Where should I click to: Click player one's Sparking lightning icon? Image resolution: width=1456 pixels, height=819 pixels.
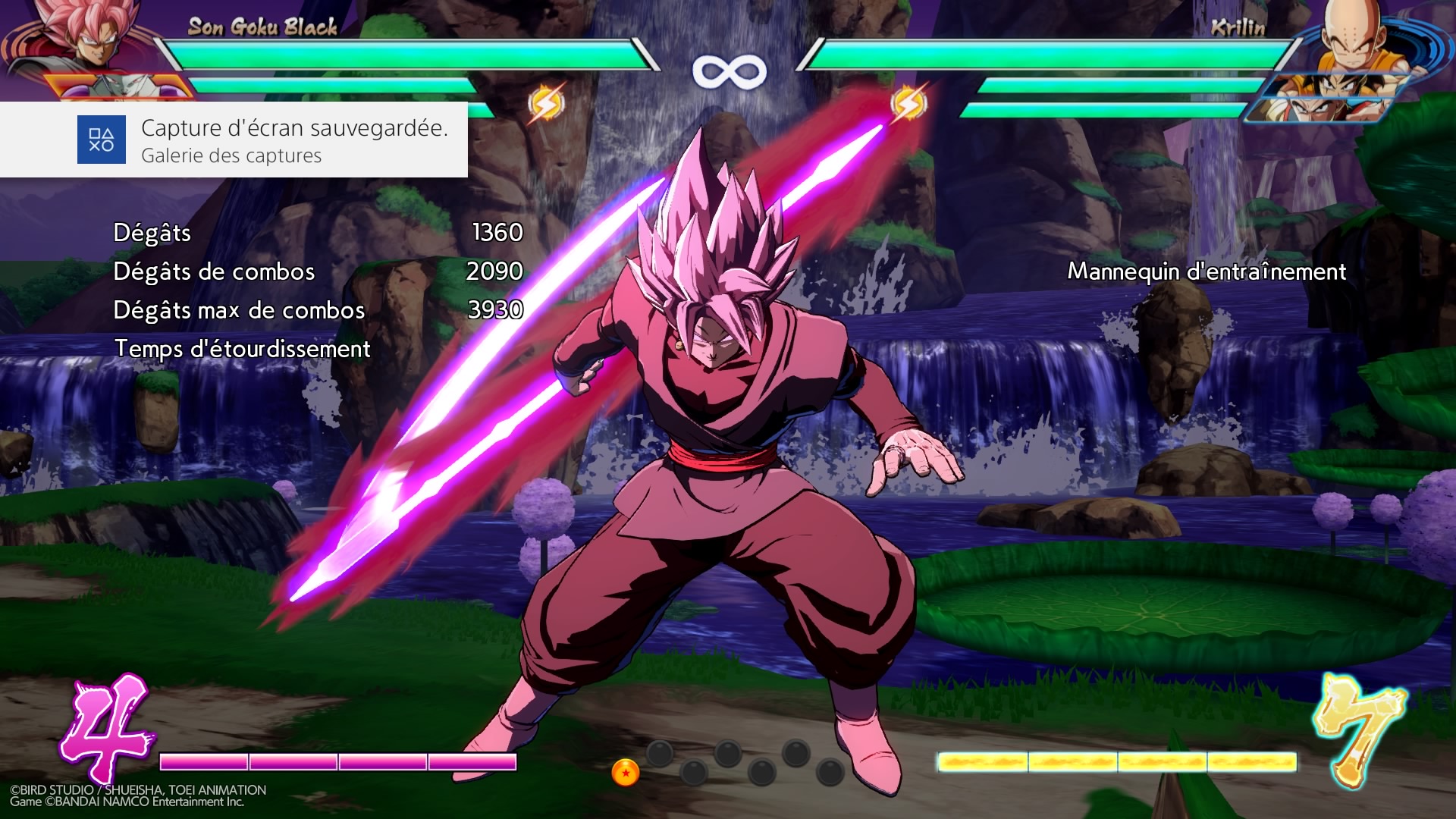[545, 104]
